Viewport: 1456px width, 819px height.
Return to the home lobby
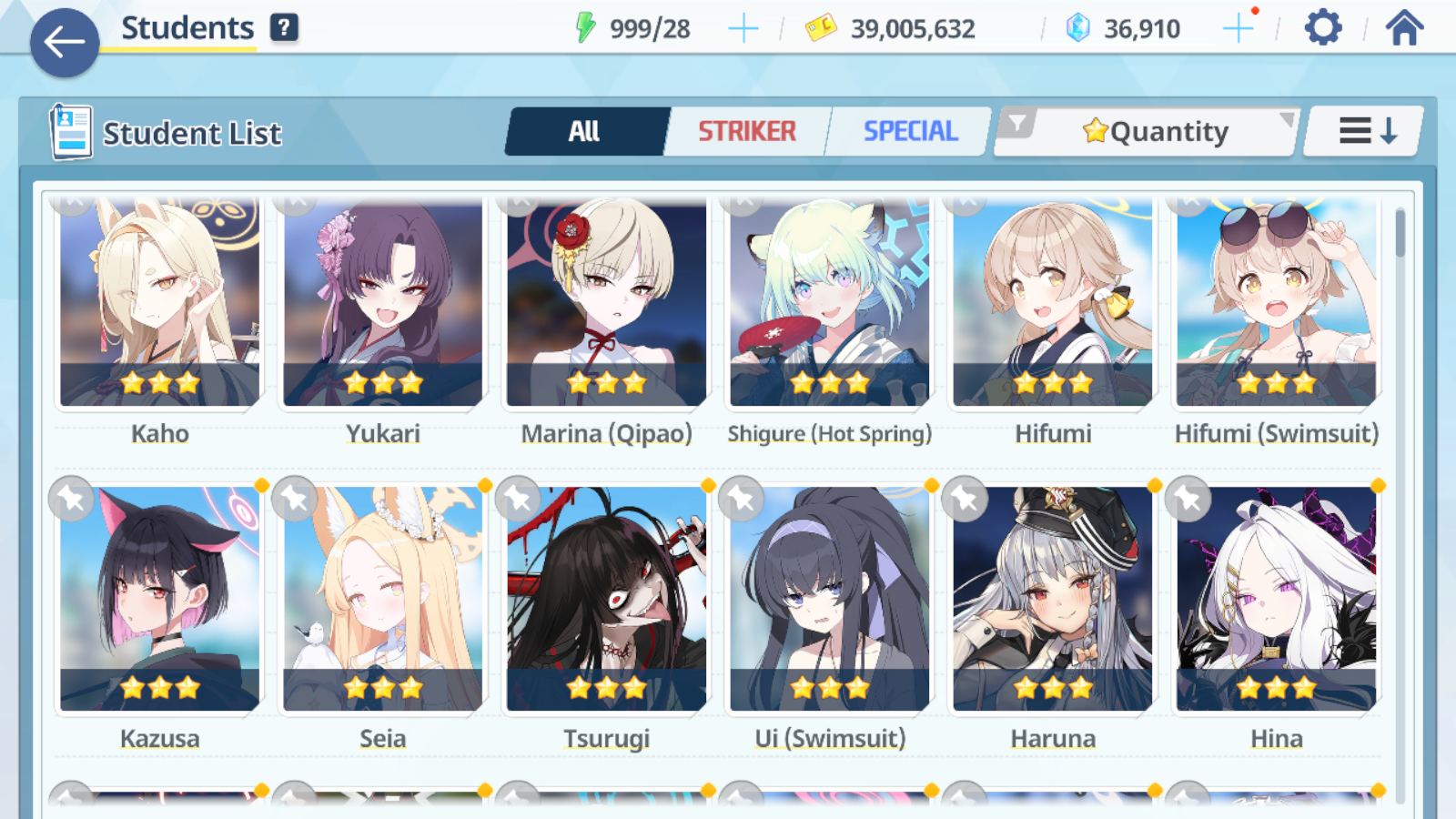tap(1404, 28)
